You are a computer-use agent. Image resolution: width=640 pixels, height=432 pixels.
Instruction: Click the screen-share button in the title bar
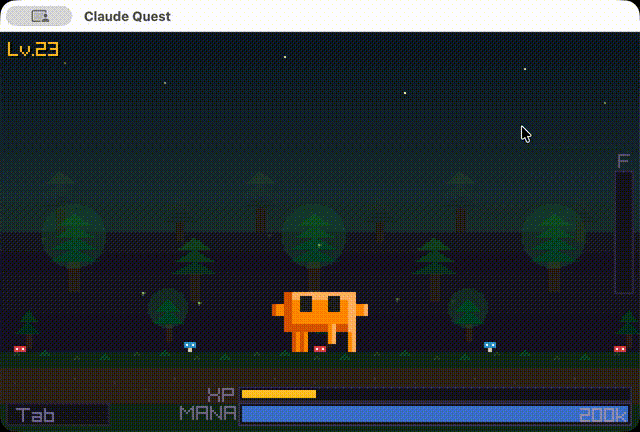tap(39, 16)
